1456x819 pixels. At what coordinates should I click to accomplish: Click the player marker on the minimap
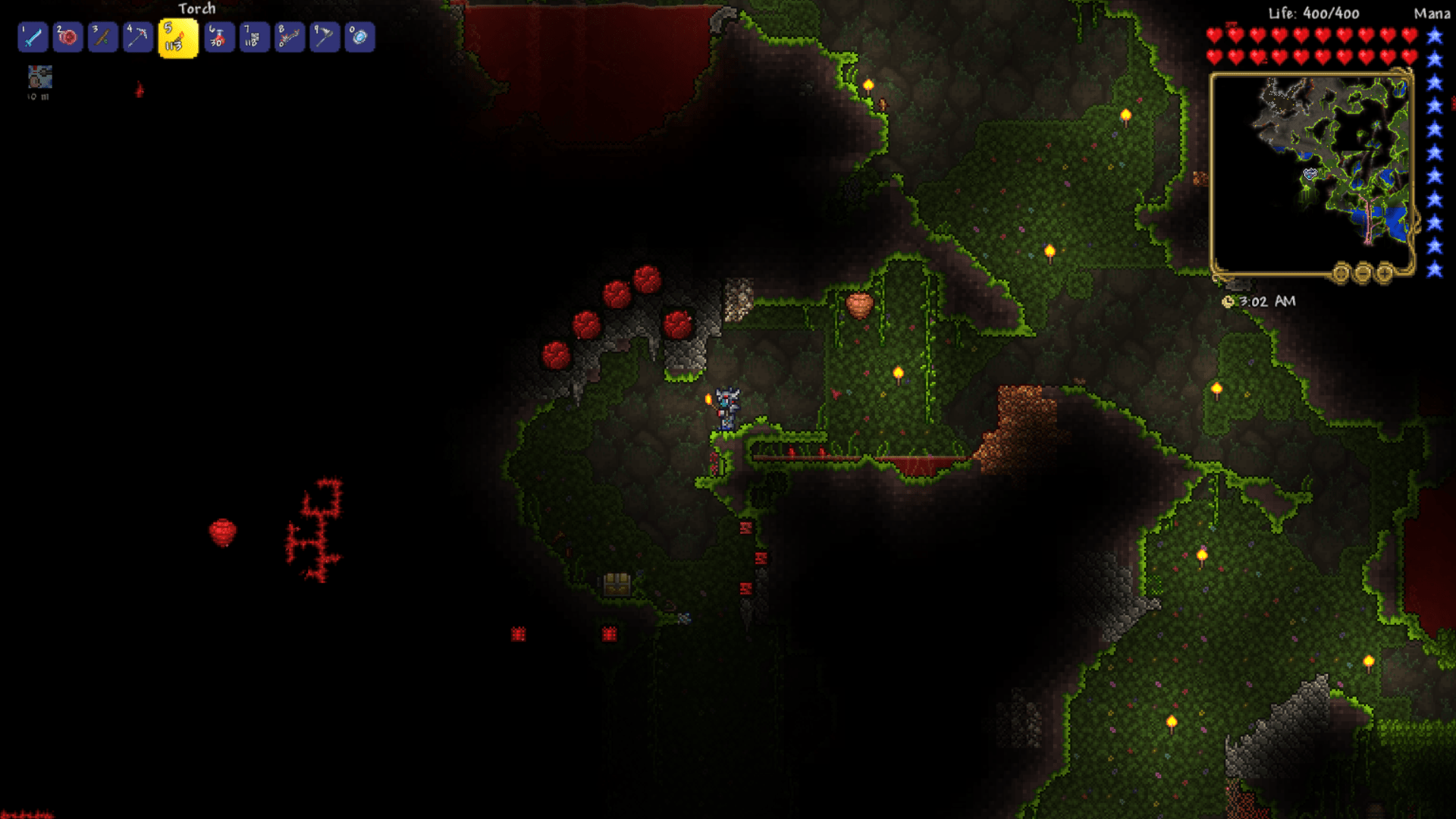tap(1310, 174)
